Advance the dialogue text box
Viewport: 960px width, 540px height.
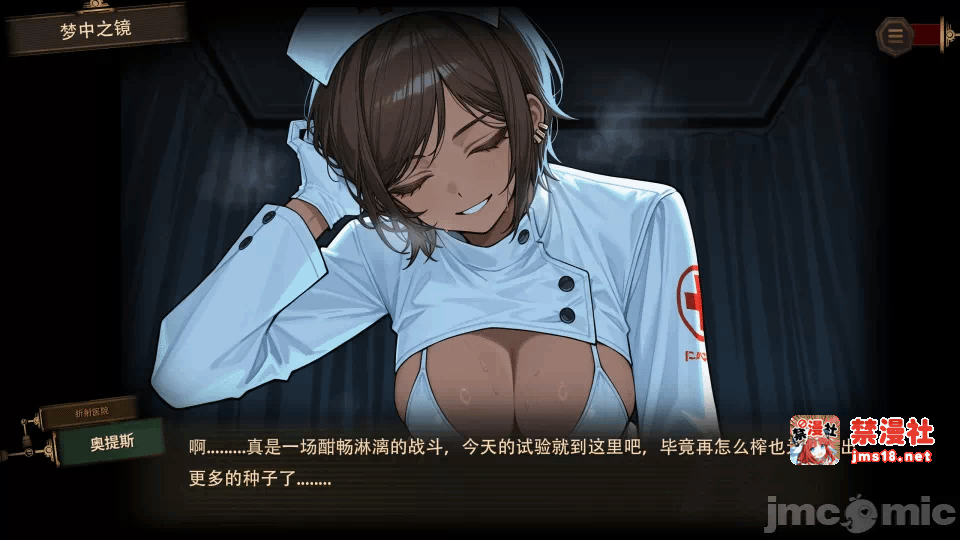[x=480, y=462]
